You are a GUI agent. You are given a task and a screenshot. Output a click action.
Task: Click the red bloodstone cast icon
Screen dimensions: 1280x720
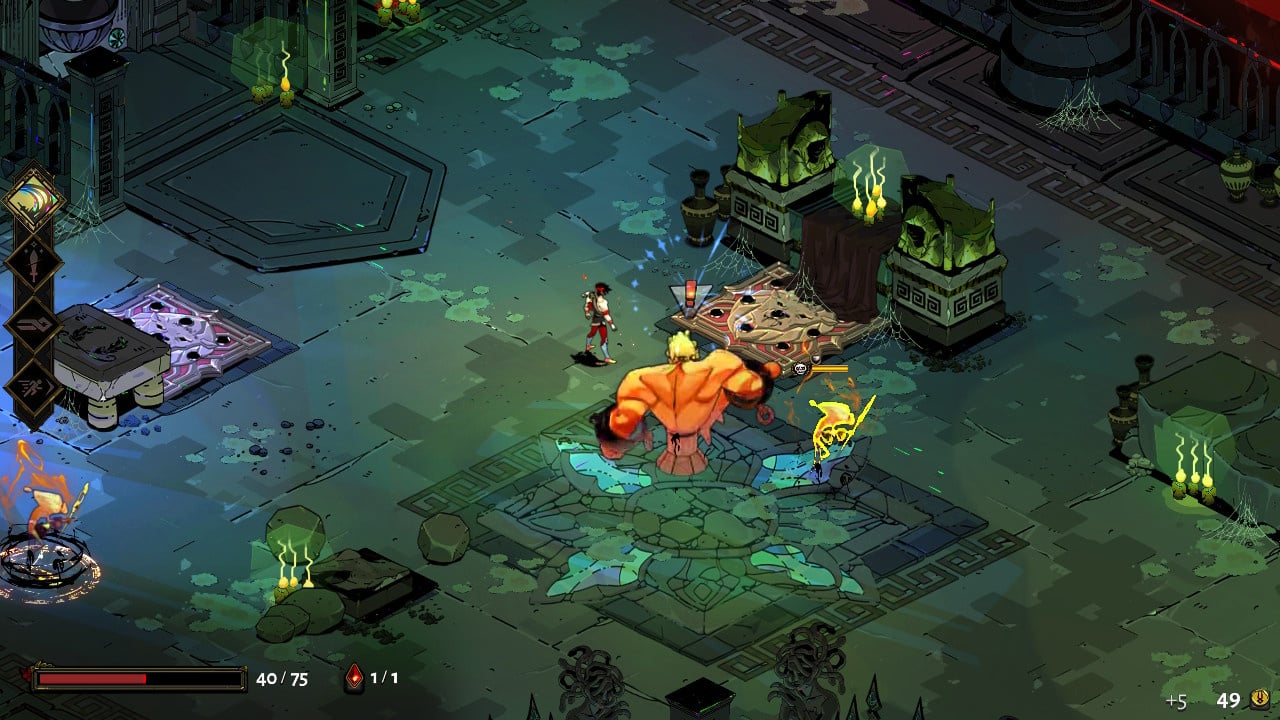click(x=354, y=678)
